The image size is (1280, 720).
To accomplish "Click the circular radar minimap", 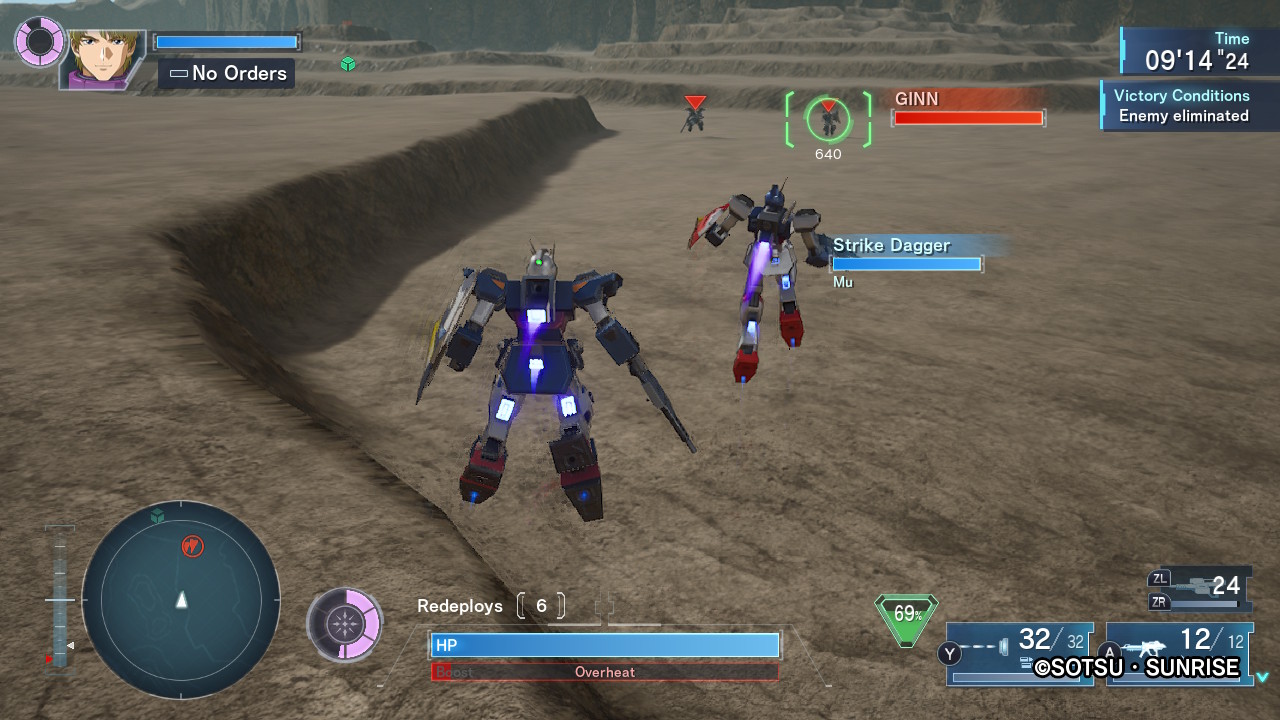I will pos(181,599).
